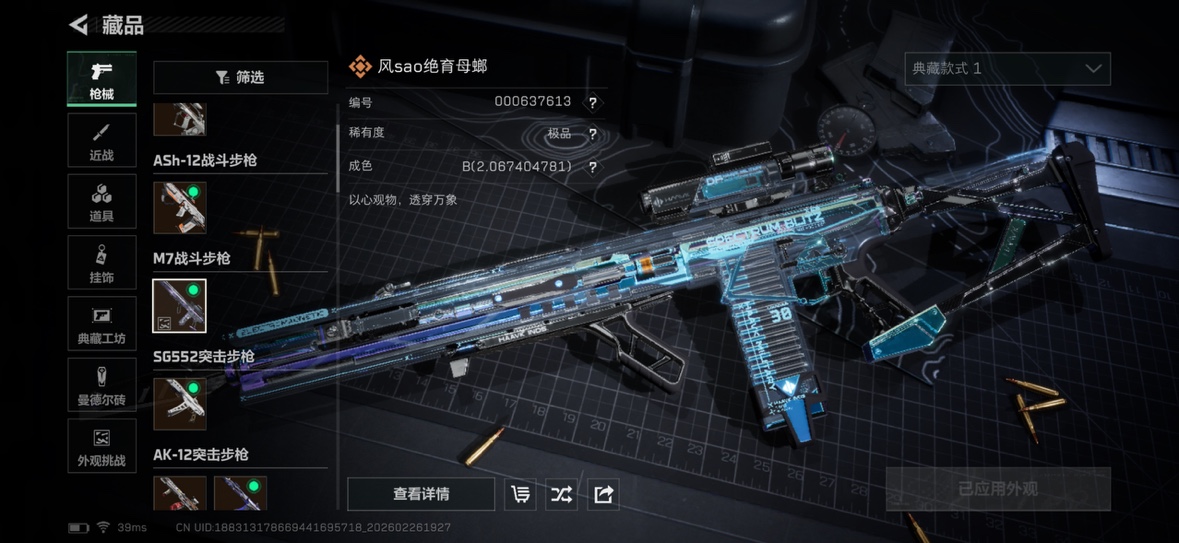1179x543 pixels.
Task: Open the 外观挑战 appearance challenge tab
Action: [102, 446]
